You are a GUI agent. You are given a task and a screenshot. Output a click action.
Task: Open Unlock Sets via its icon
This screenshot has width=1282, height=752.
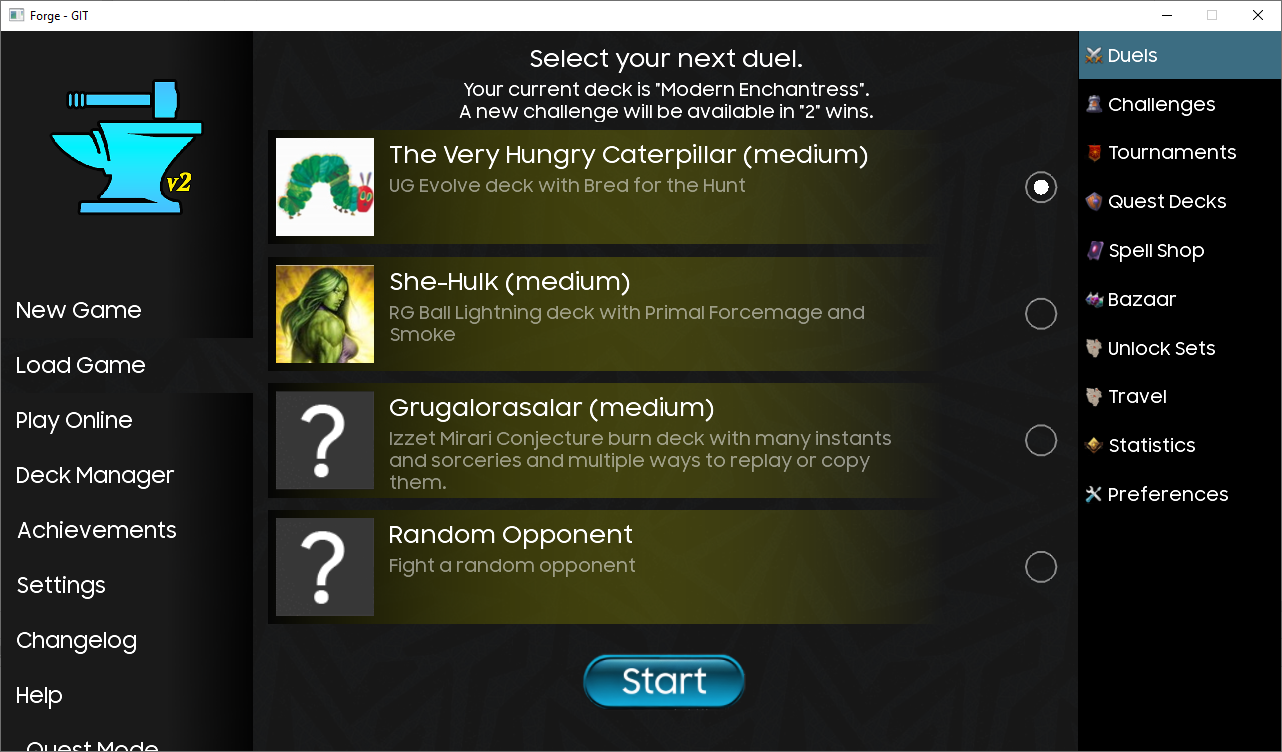click(1092, 348)
